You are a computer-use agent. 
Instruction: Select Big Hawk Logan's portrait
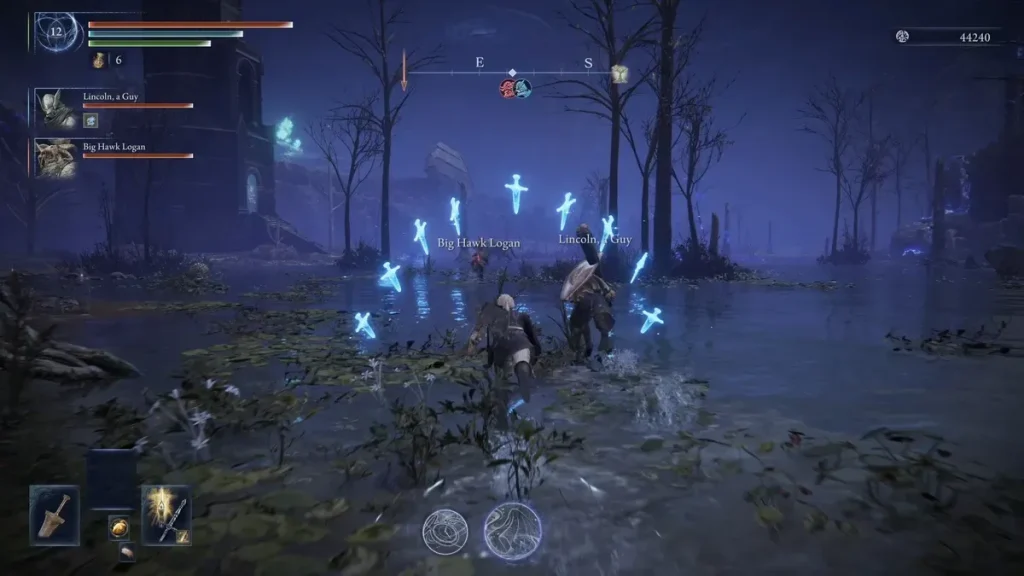(x=55, y=158)
